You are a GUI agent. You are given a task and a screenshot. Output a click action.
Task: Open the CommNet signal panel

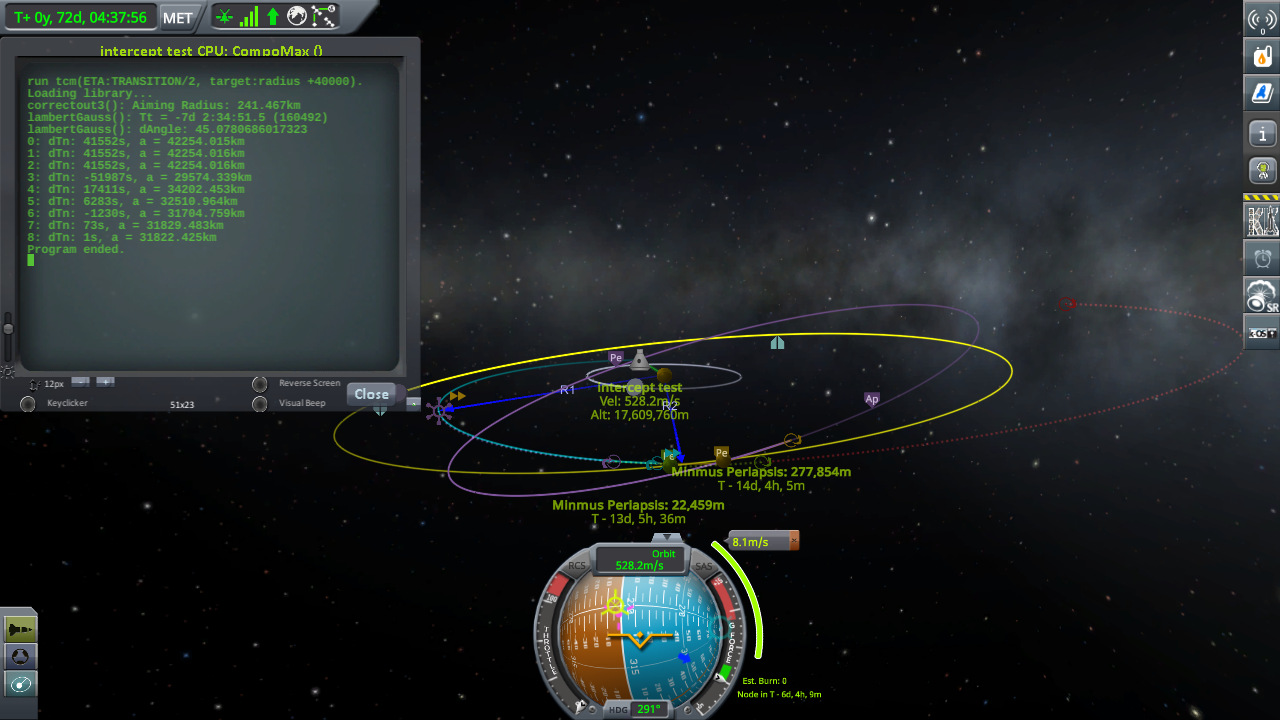coord(1262,20)
